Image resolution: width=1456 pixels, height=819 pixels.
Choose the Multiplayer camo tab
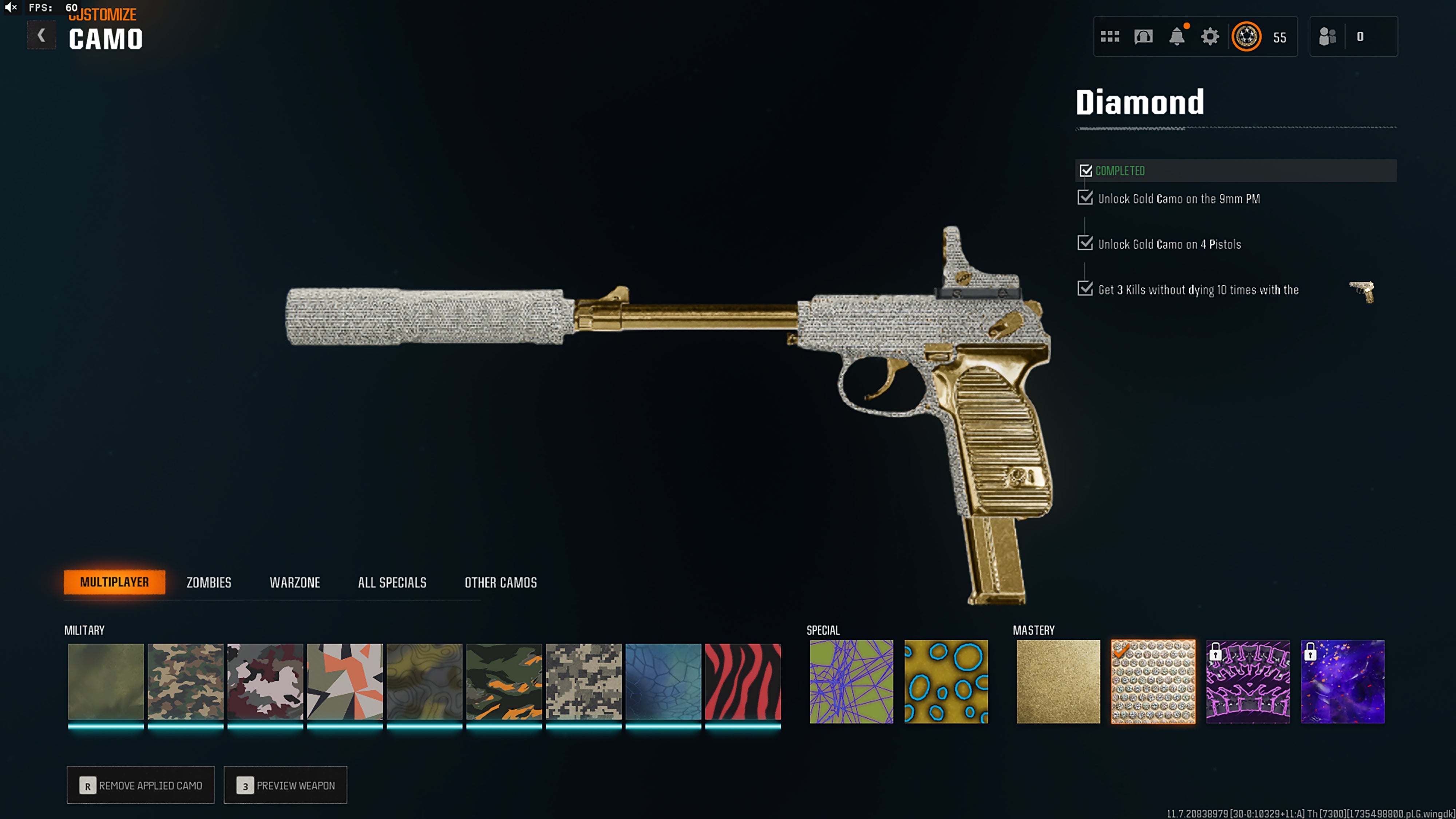click(x=114, y=582)
